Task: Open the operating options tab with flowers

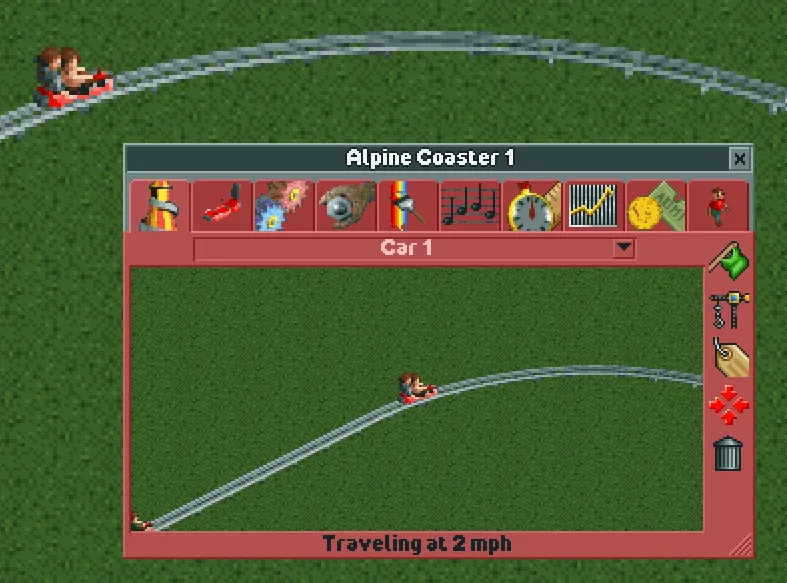Action: coord(284,206)
